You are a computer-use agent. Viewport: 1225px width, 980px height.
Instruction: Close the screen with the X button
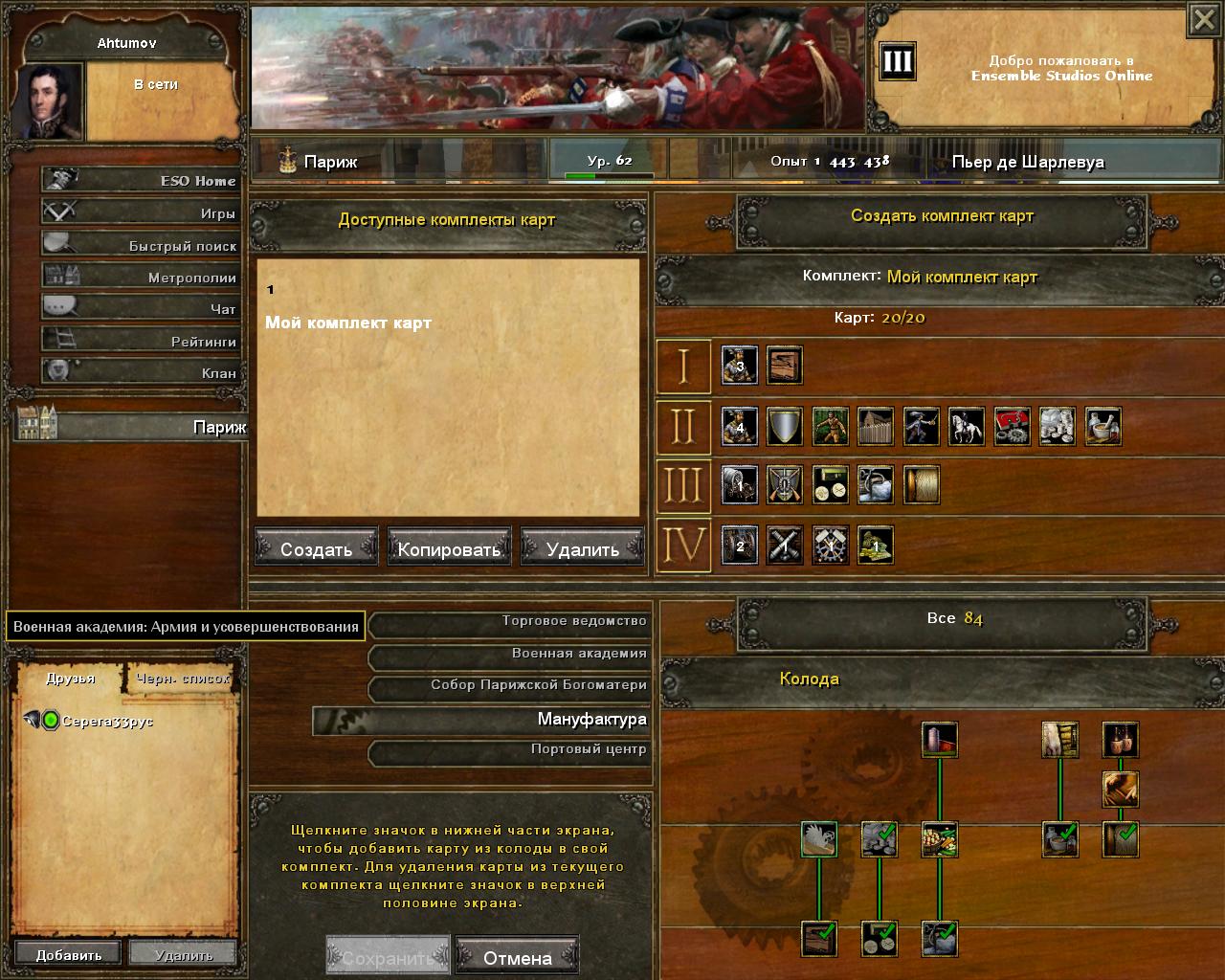point(1204,20)
